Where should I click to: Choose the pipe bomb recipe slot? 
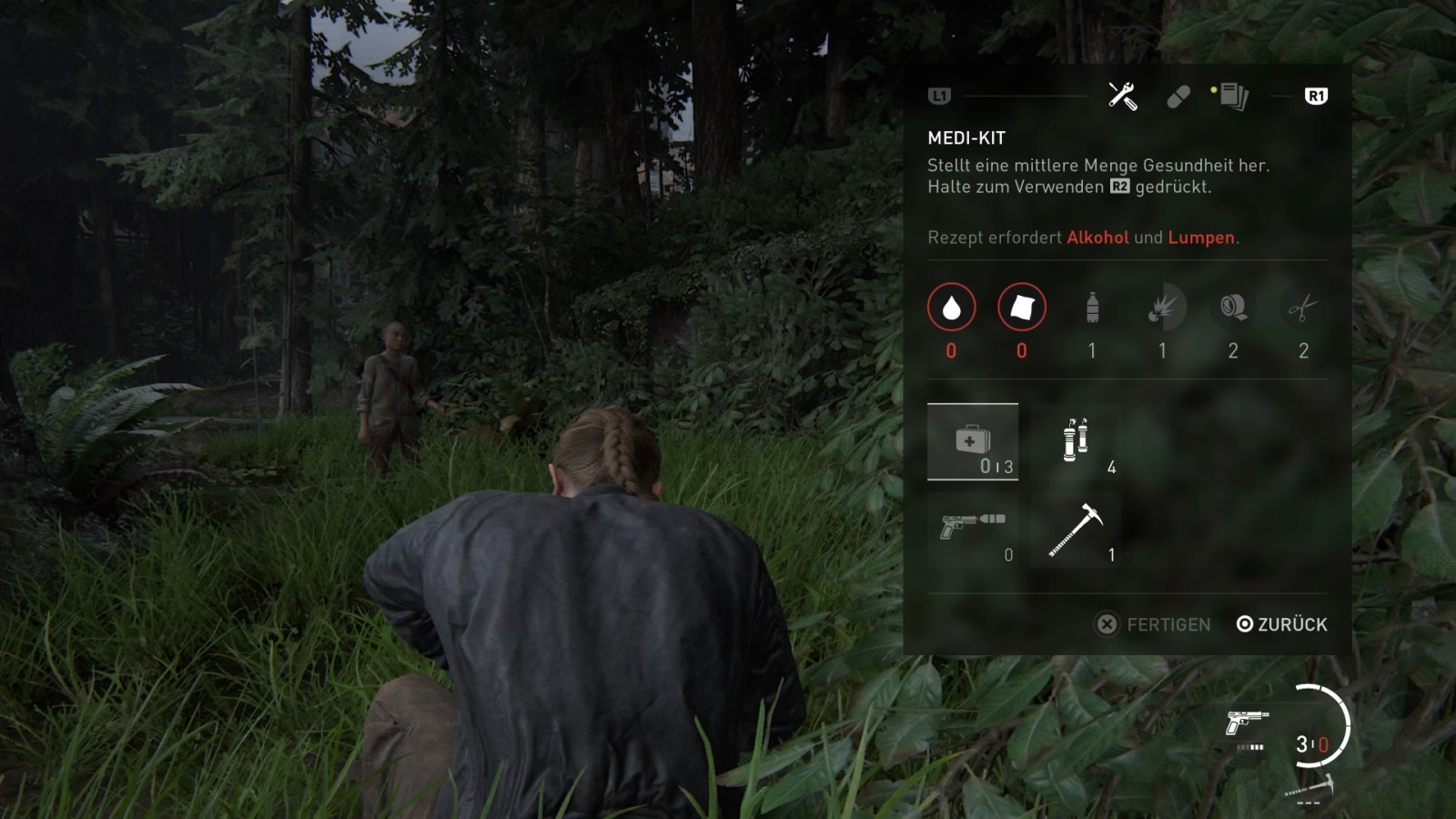click(x=1076, y=442)
